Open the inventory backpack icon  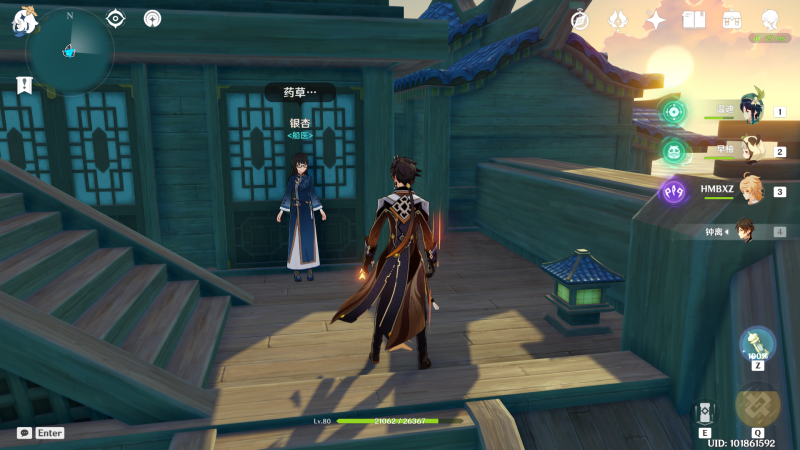pyautogui.click(x=732, y=19)
